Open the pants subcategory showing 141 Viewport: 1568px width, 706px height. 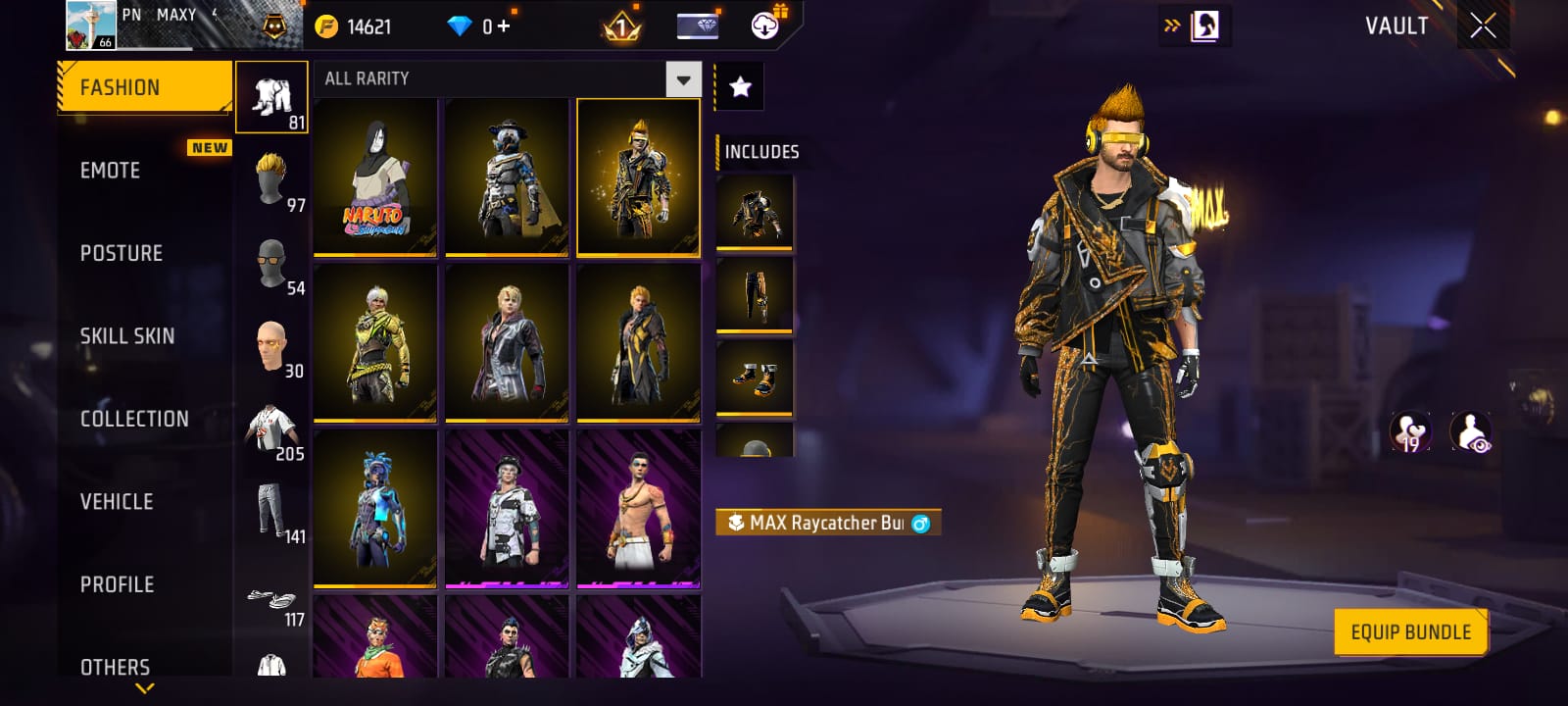271,511
